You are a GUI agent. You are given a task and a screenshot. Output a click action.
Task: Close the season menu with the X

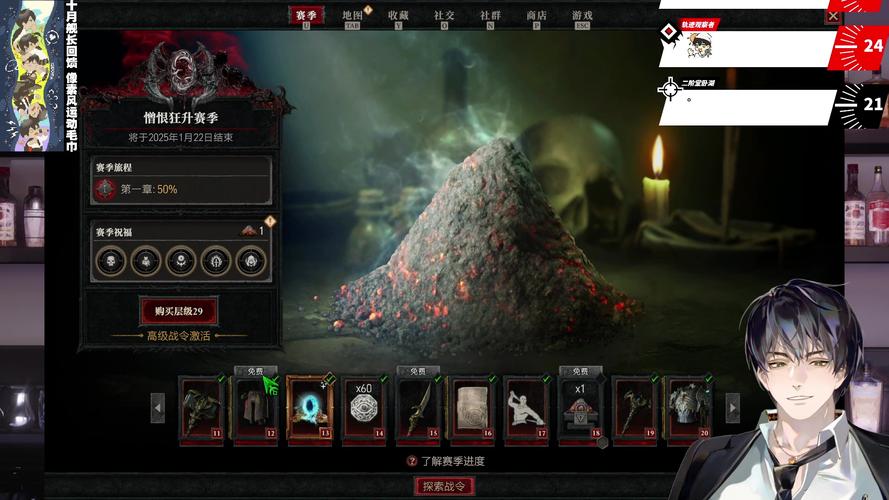coord(833,16)
